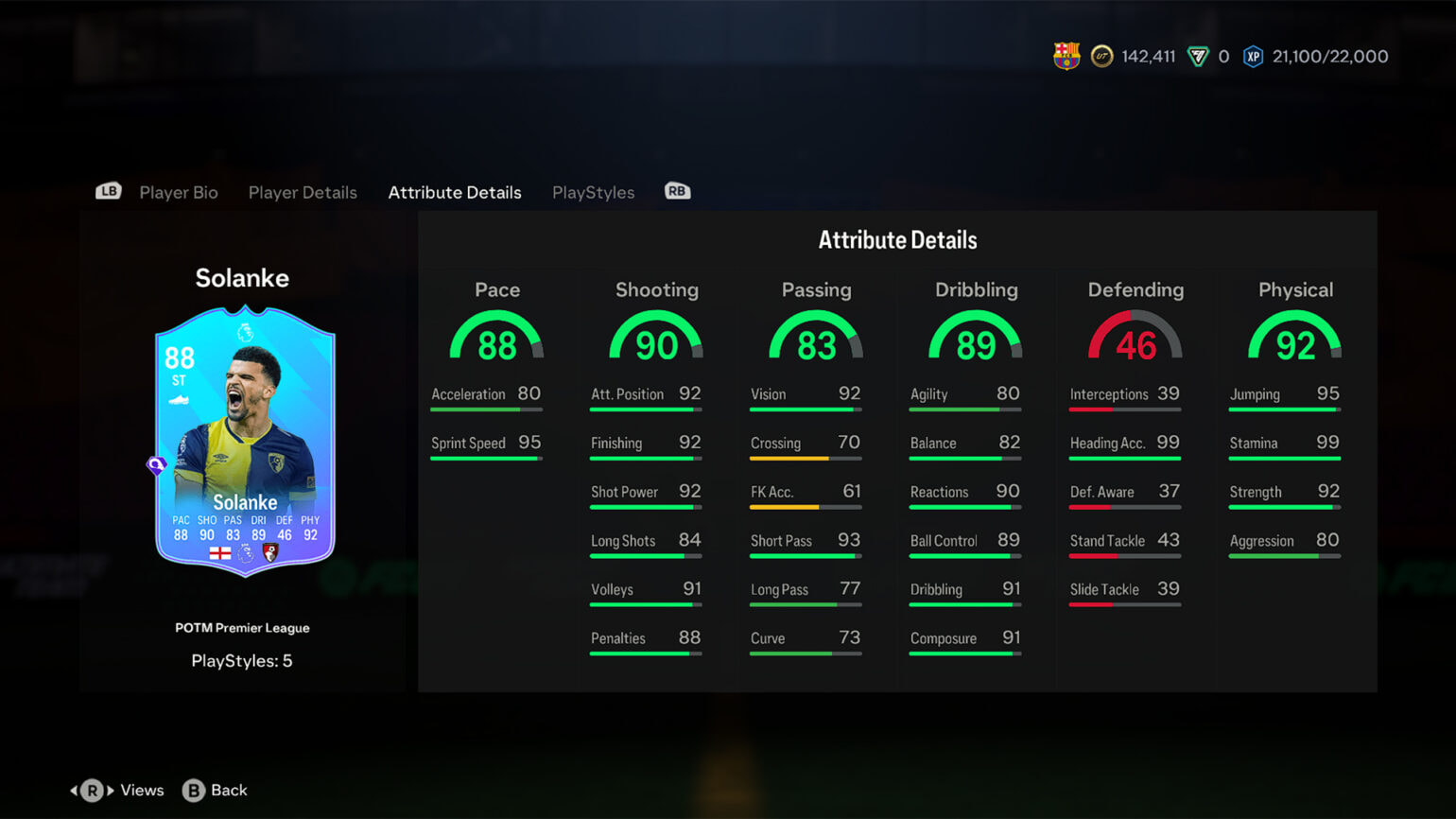
Task: Click the RB bumper icon beside PlayStyles
Action: pyautogui.click(x=677, y=190)
